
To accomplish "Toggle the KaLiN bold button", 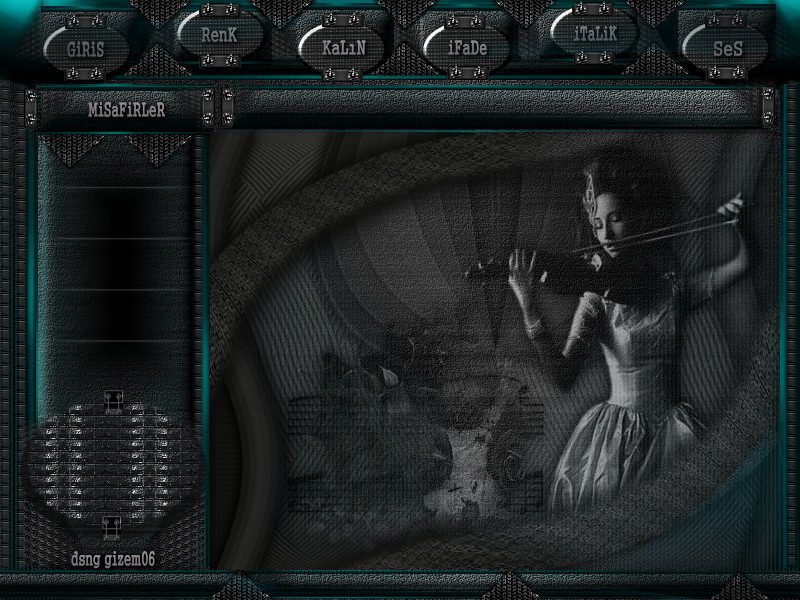I will point(338,47).
